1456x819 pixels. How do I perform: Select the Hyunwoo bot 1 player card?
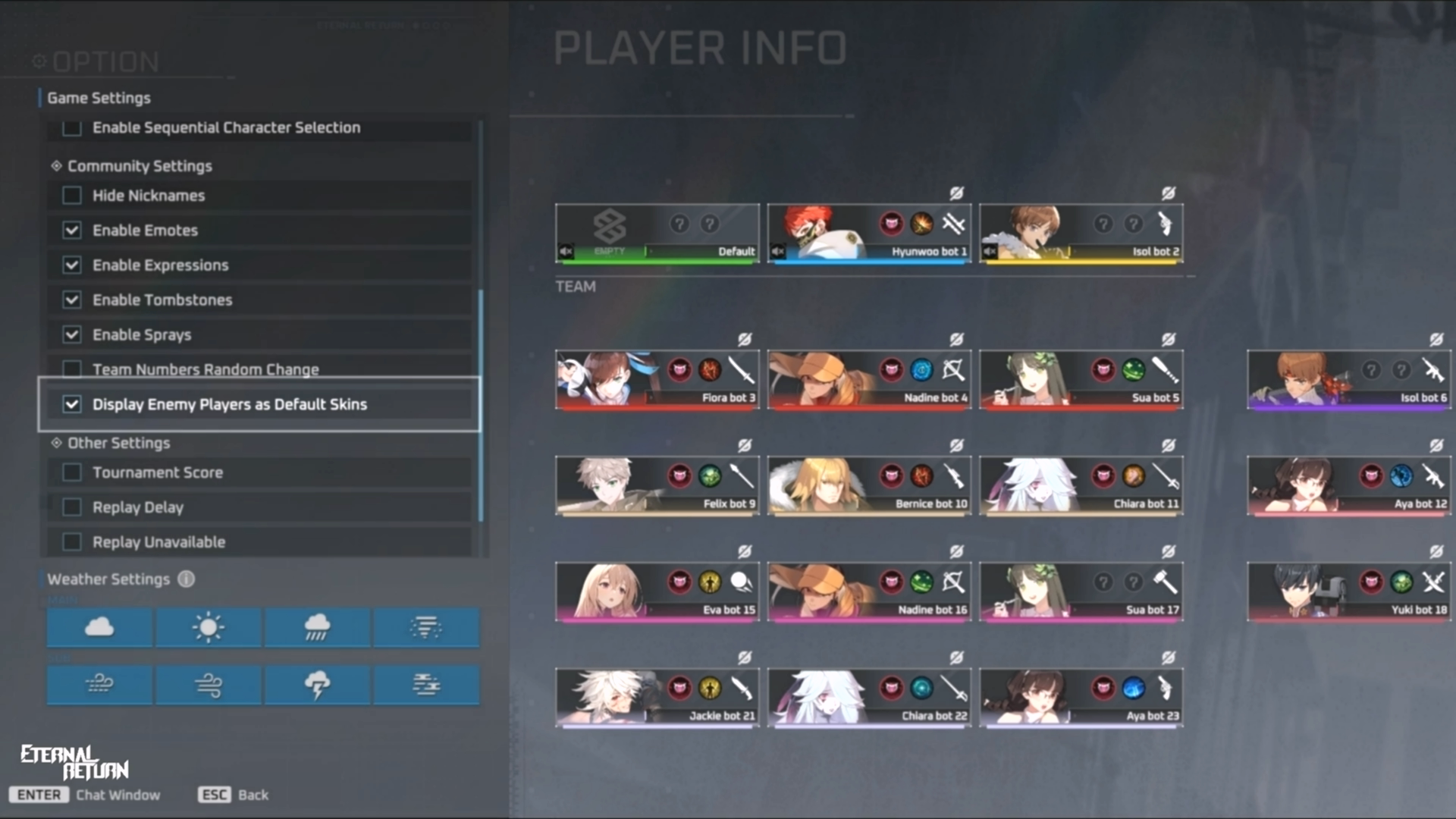coord(868,234)
